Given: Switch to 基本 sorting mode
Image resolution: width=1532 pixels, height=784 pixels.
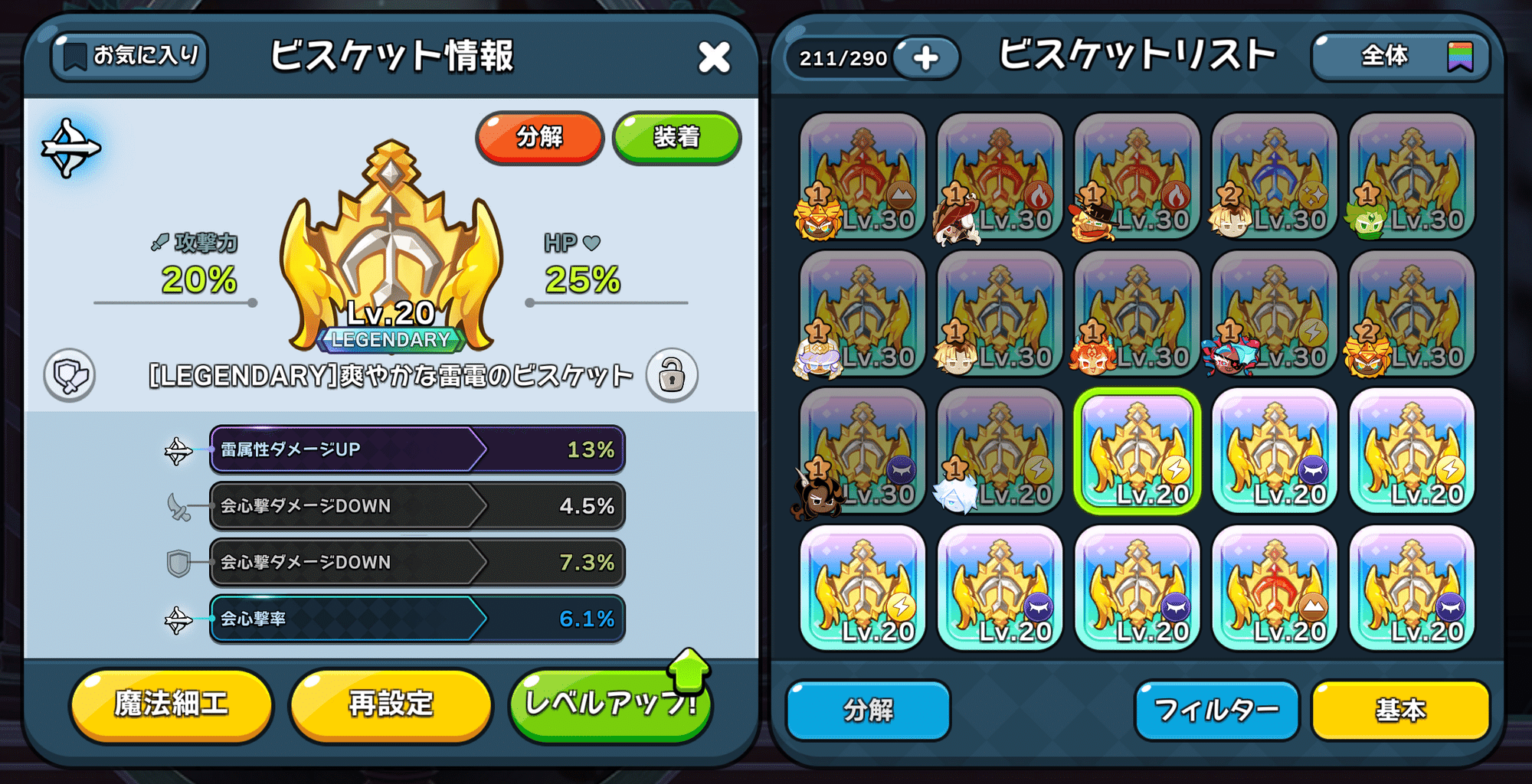Looking at the screenshot, I should 1399,710.
